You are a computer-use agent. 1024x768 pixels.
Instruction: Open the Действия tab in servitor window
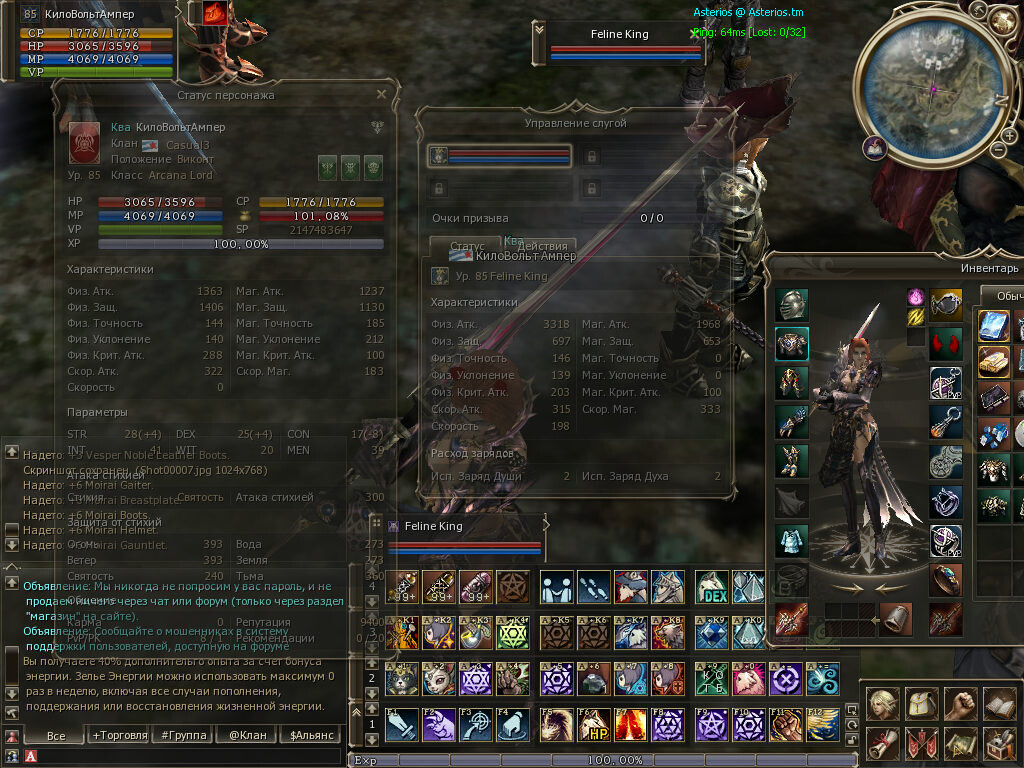(542, 246)
